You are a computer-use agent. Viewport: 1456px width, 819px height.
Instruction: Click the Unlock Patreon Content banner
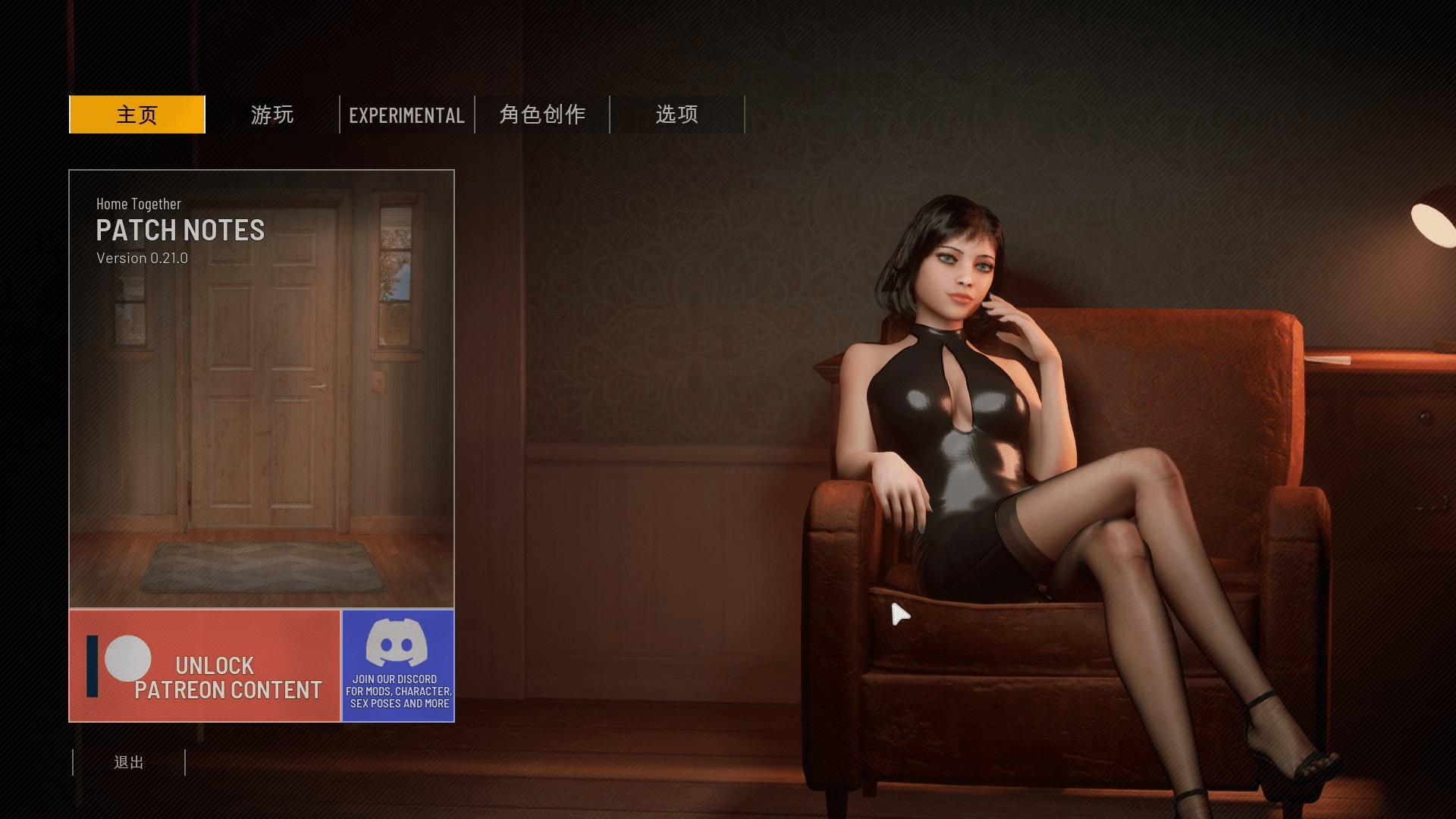tap(205, 666)
